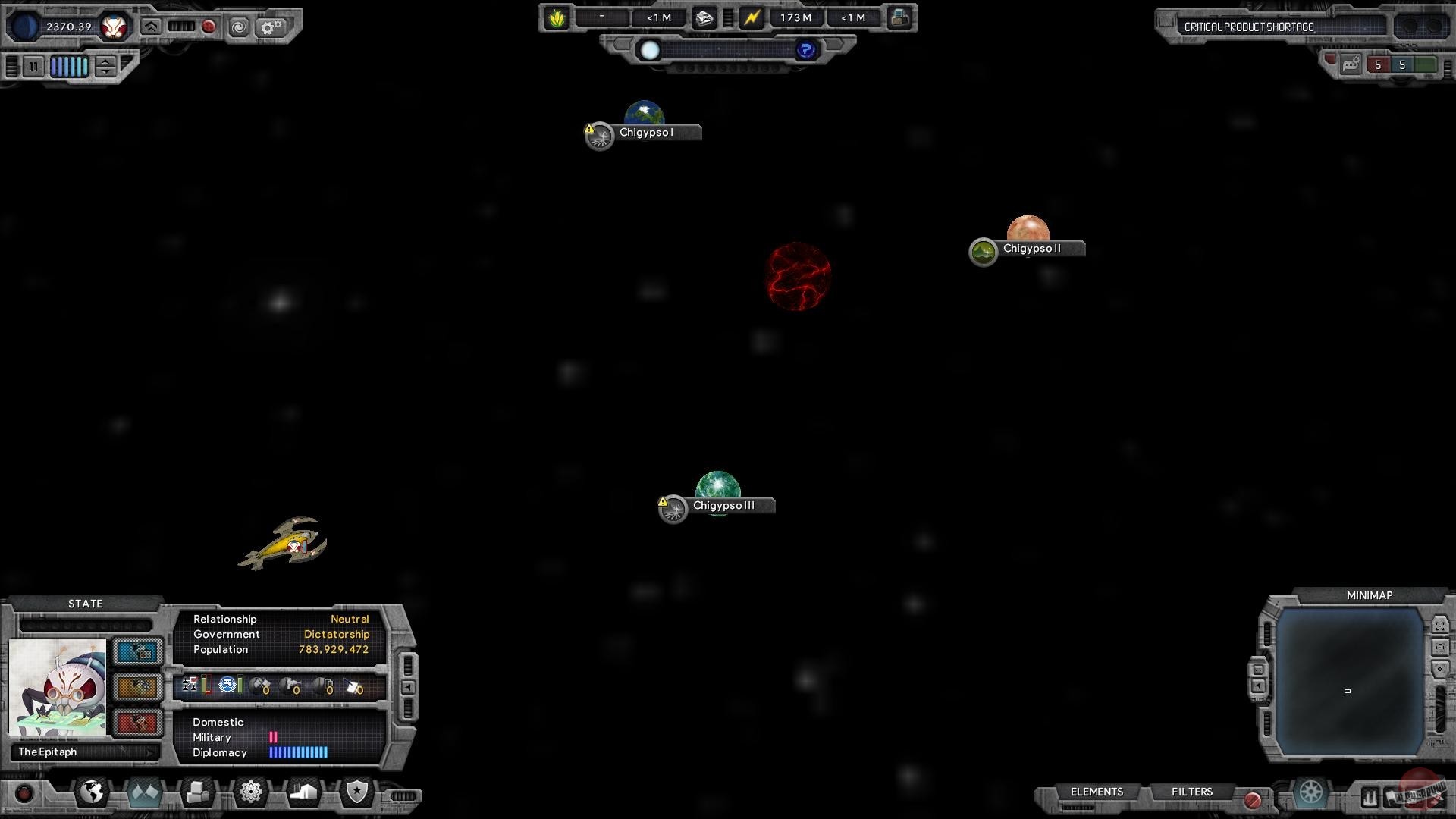Open the crates inventory icon

click(x=196, y=791)
